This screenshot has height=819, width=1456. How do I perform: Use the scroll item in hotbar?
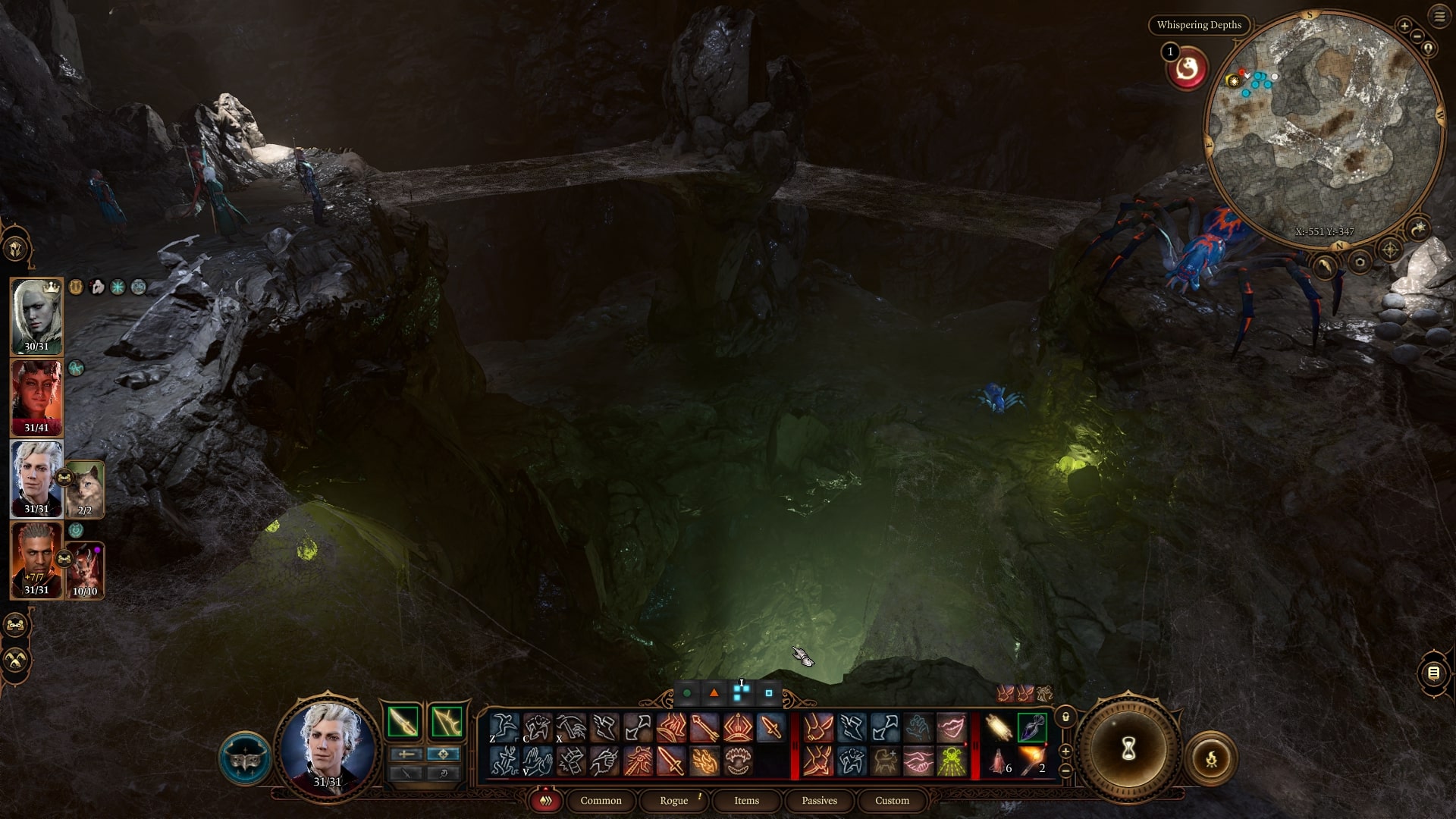coord(999,728)
